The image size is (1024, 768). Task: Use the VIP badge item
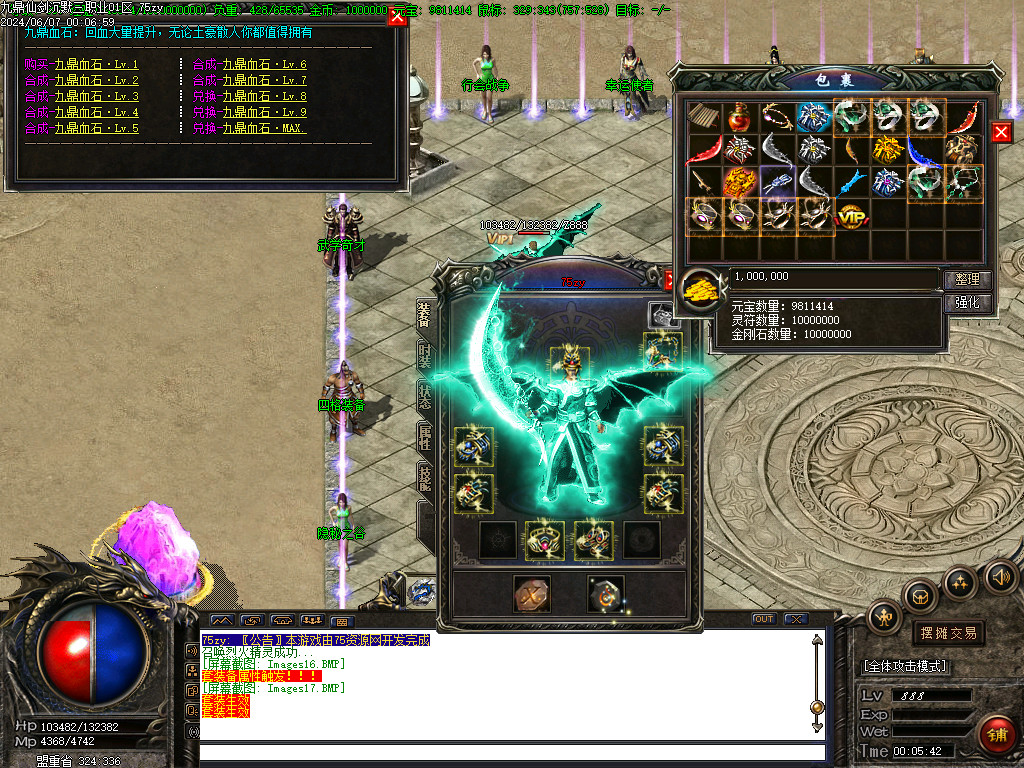(851, 215)
